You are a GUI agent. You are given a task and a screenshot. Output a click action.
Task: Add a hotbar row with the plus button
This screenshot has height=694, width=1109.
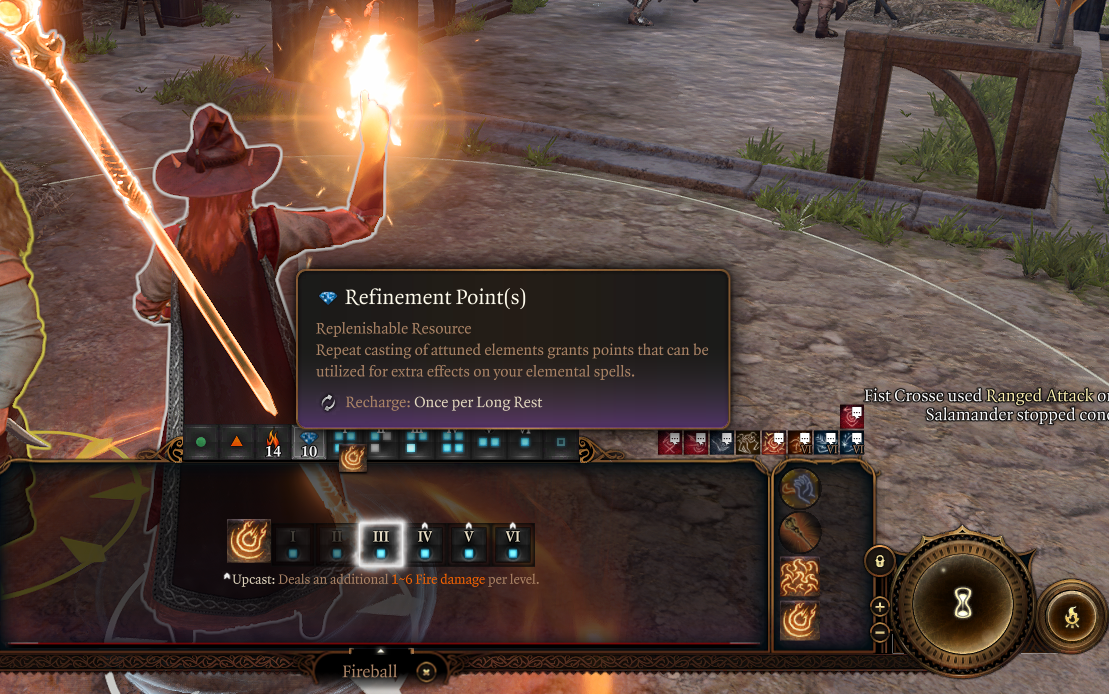tap(880, 606)
